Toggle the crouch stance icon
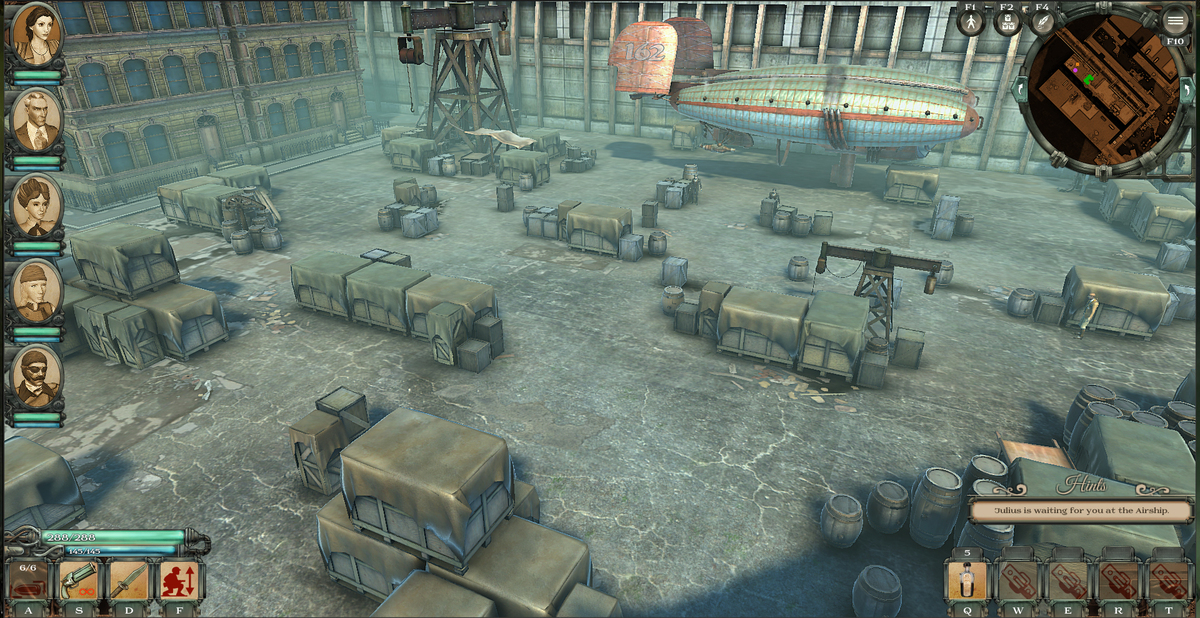The image size is (1200, 618). pyautogui.click(x=180, y=581)
